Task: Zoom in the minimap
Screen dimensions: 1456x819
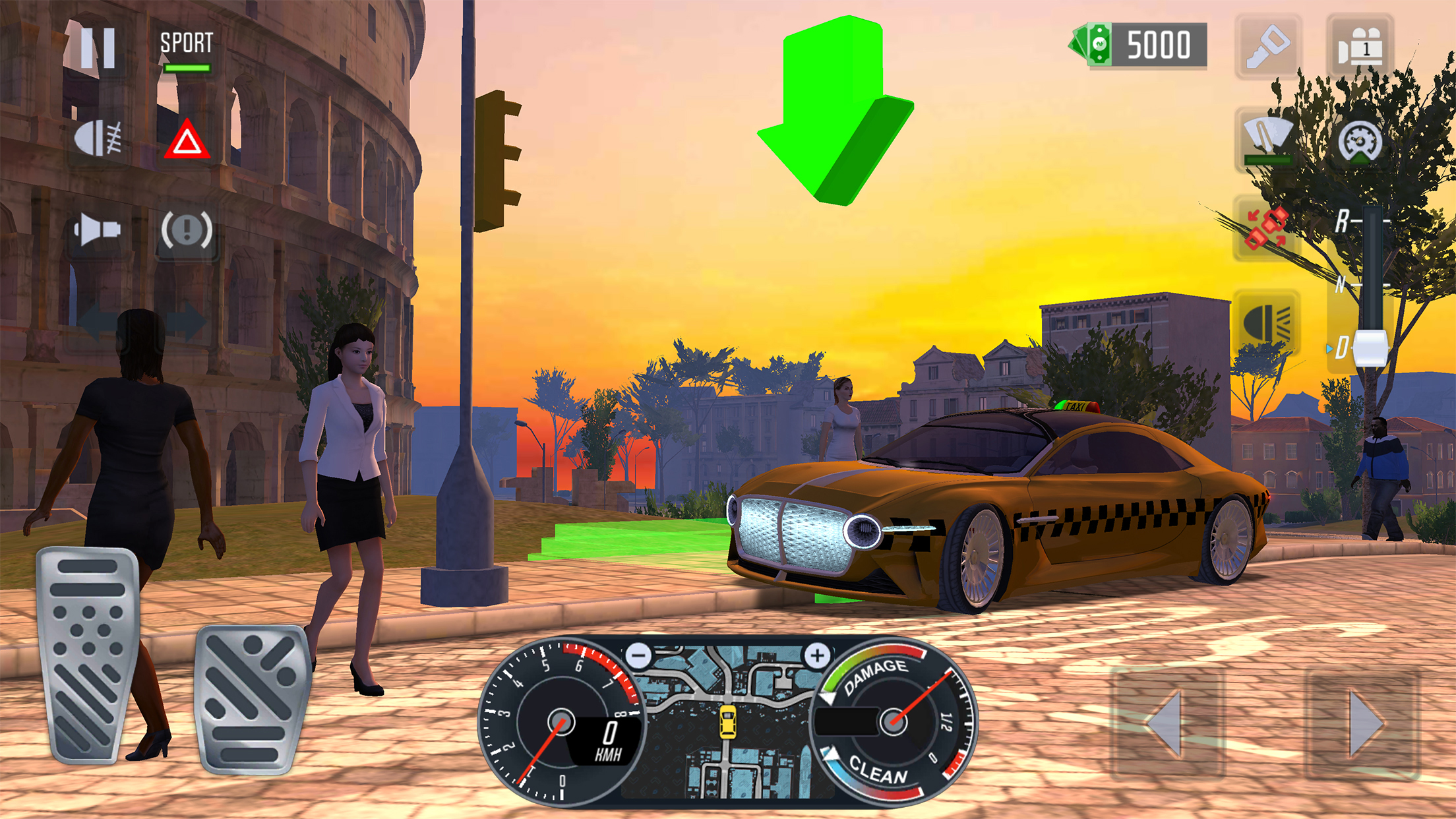Action: click(817, 655)
